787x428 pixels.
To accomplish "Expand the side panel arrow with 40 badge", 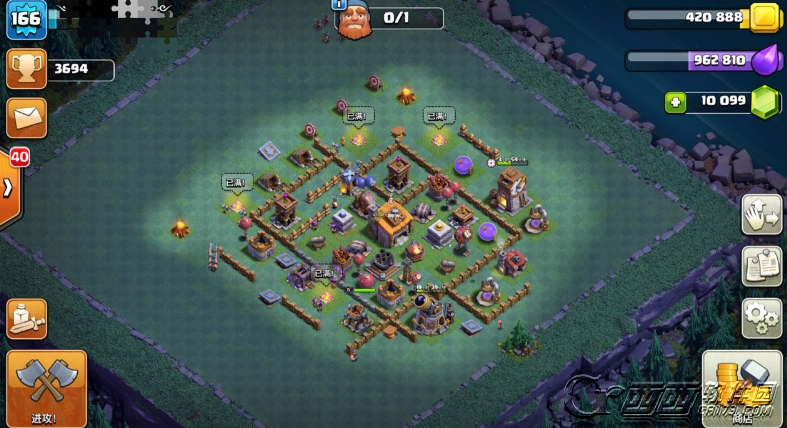I will 9,188.
